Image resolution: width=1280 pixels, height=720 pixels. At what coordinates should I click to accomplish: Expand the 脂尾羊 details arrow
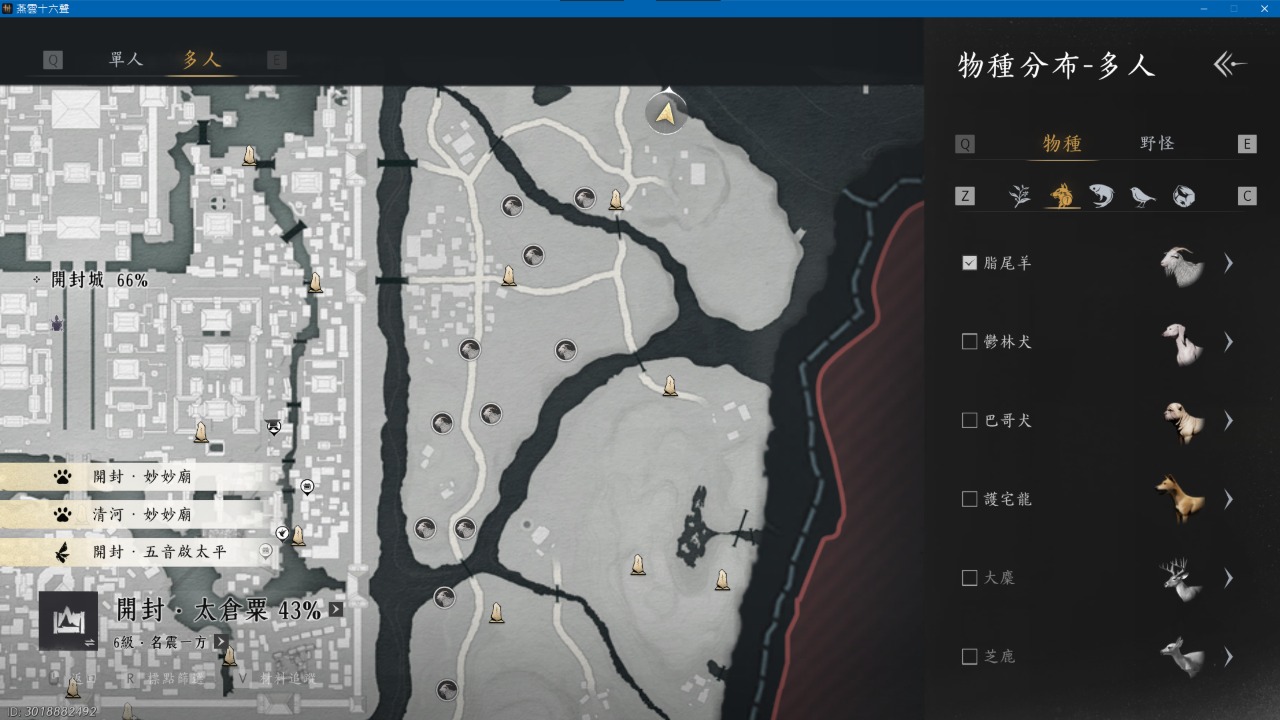pyautogui.click(x=1228, y=263)
